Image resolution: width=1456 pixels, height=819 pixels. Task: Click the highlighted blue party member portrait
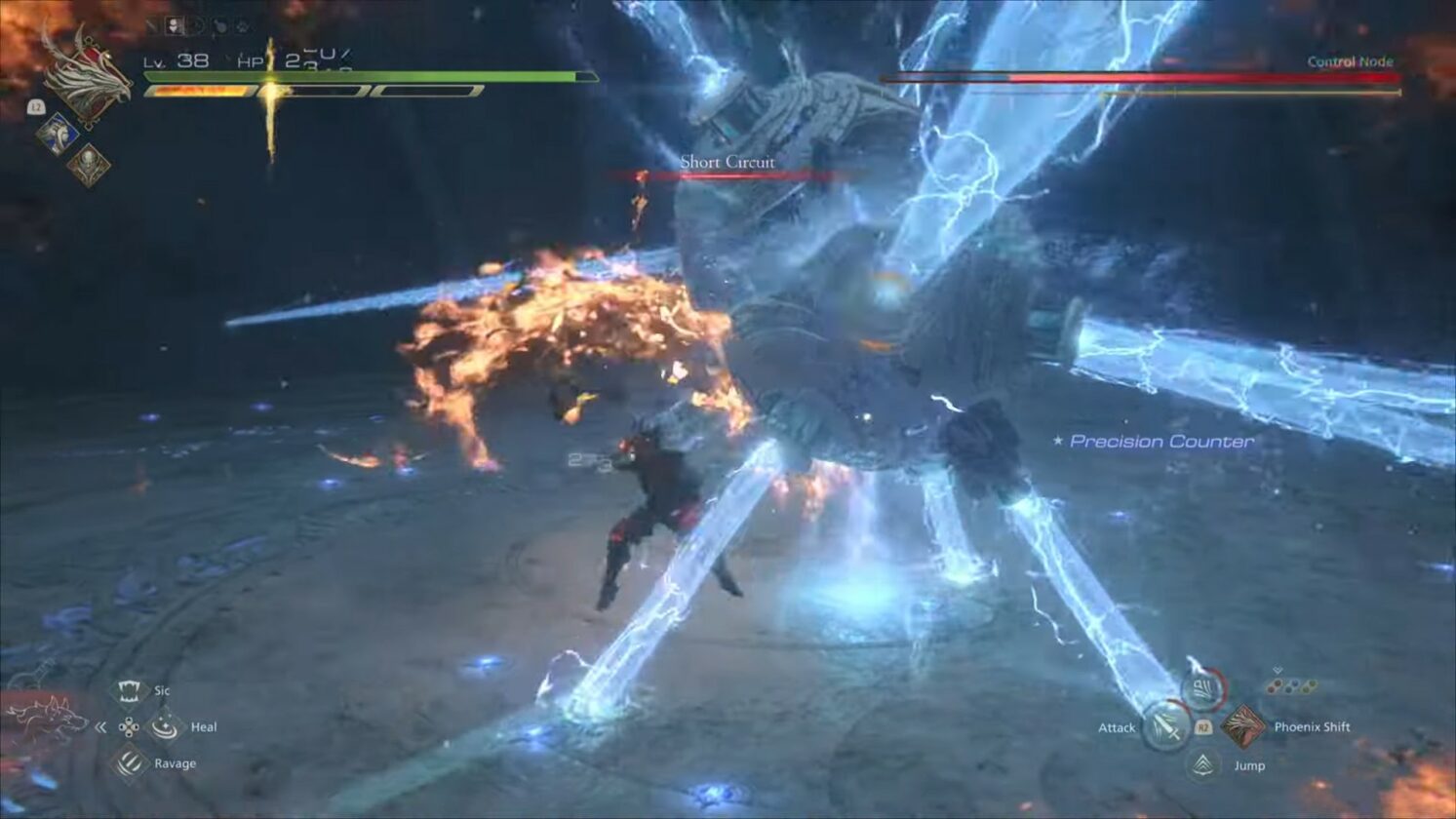pos(59,134)
